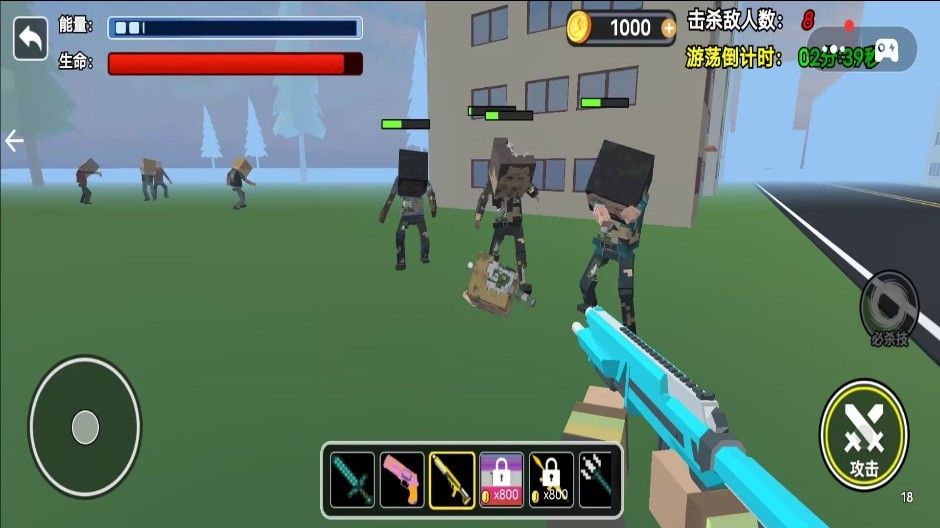Screen dimensions: 940x528
Task: Select the diamond sword weapon slot
Action: pyautogui.click(x=352, y=480)
